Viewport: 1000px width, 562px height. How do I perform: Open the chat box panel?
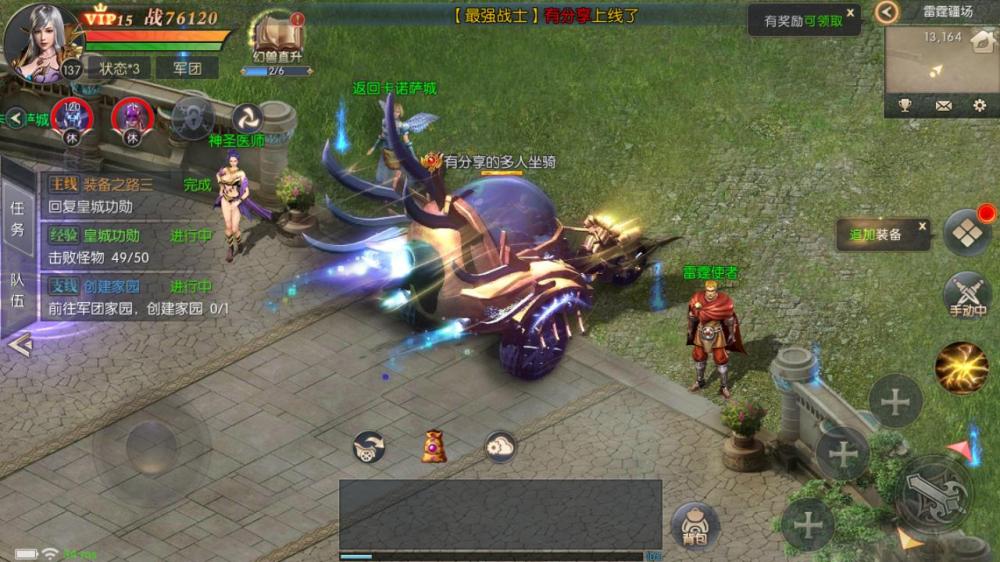500,514
